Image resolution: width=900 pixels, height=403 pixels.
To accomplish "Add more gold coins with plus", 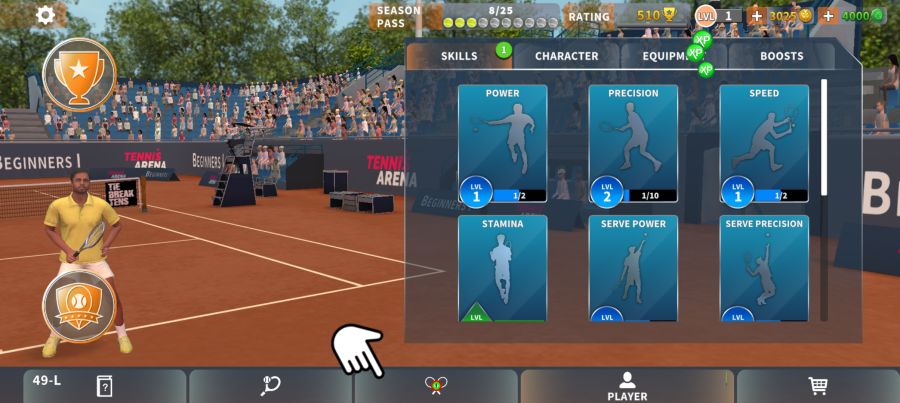I will [756, 16].
